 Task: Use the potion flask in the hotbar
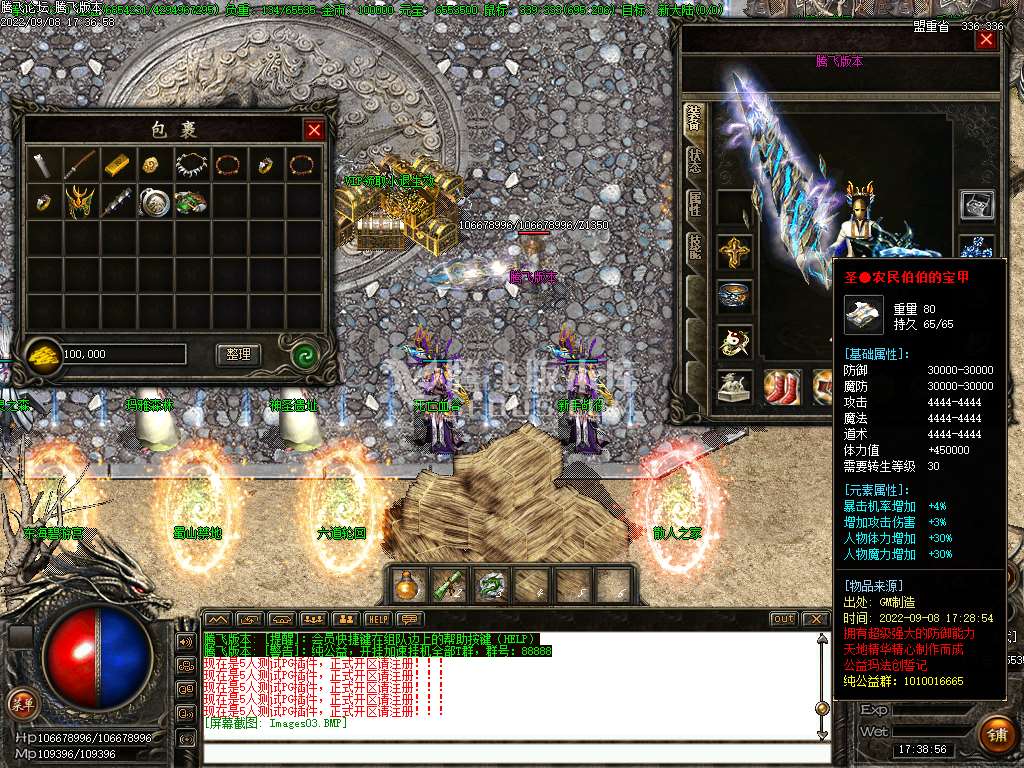(x=407, y=584)
